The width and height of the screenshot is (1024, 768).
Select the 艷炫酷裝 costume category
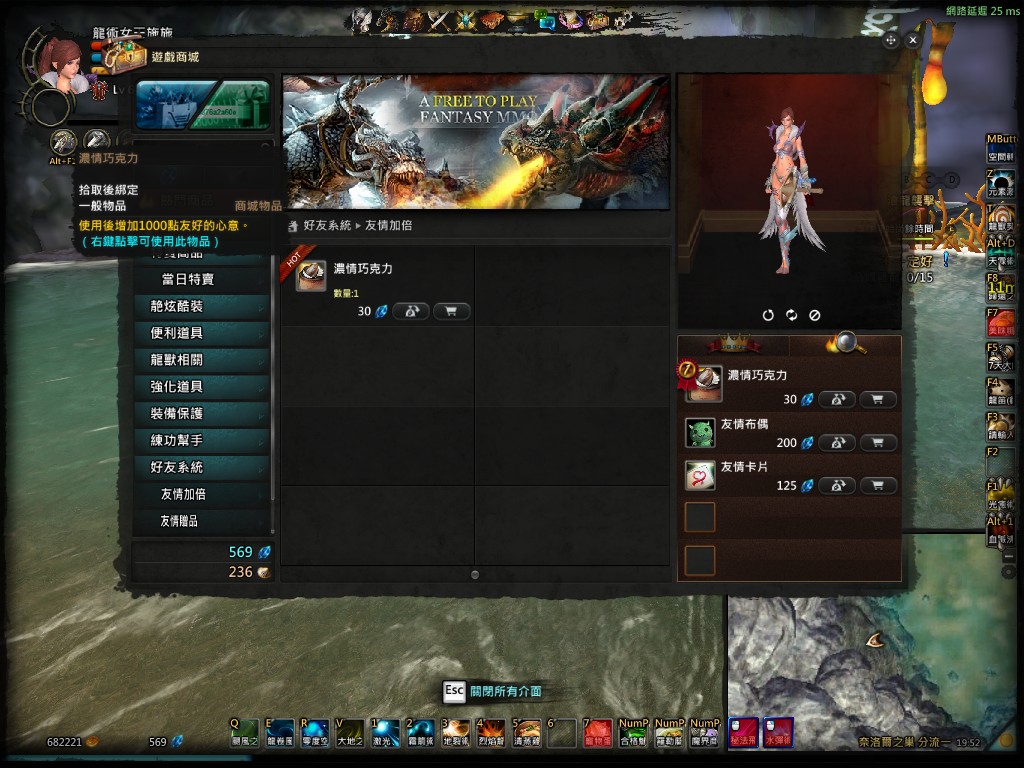click(x=177, y=306)
